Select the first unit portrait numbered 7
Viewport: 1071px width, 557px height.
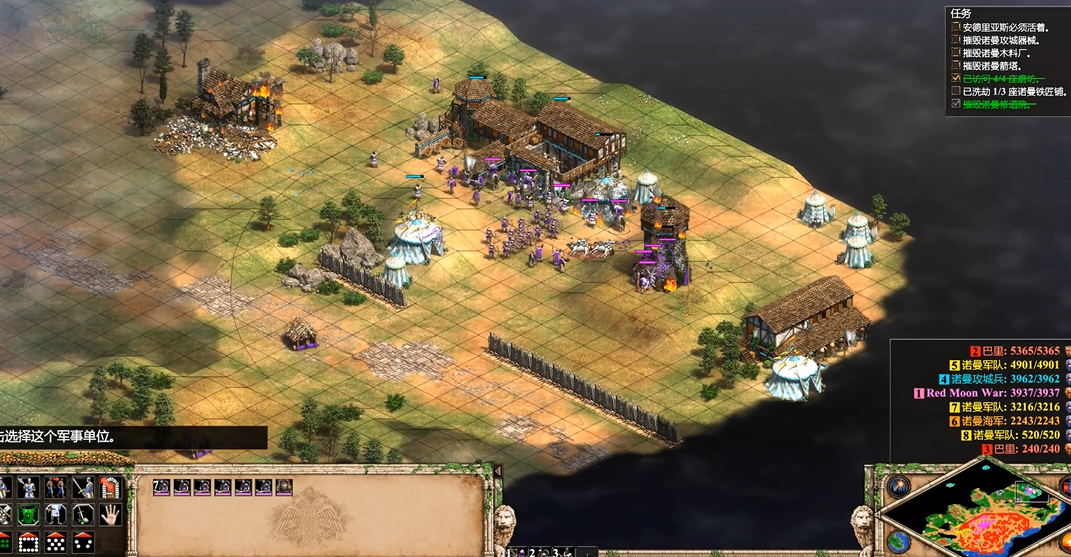point(162,487)
